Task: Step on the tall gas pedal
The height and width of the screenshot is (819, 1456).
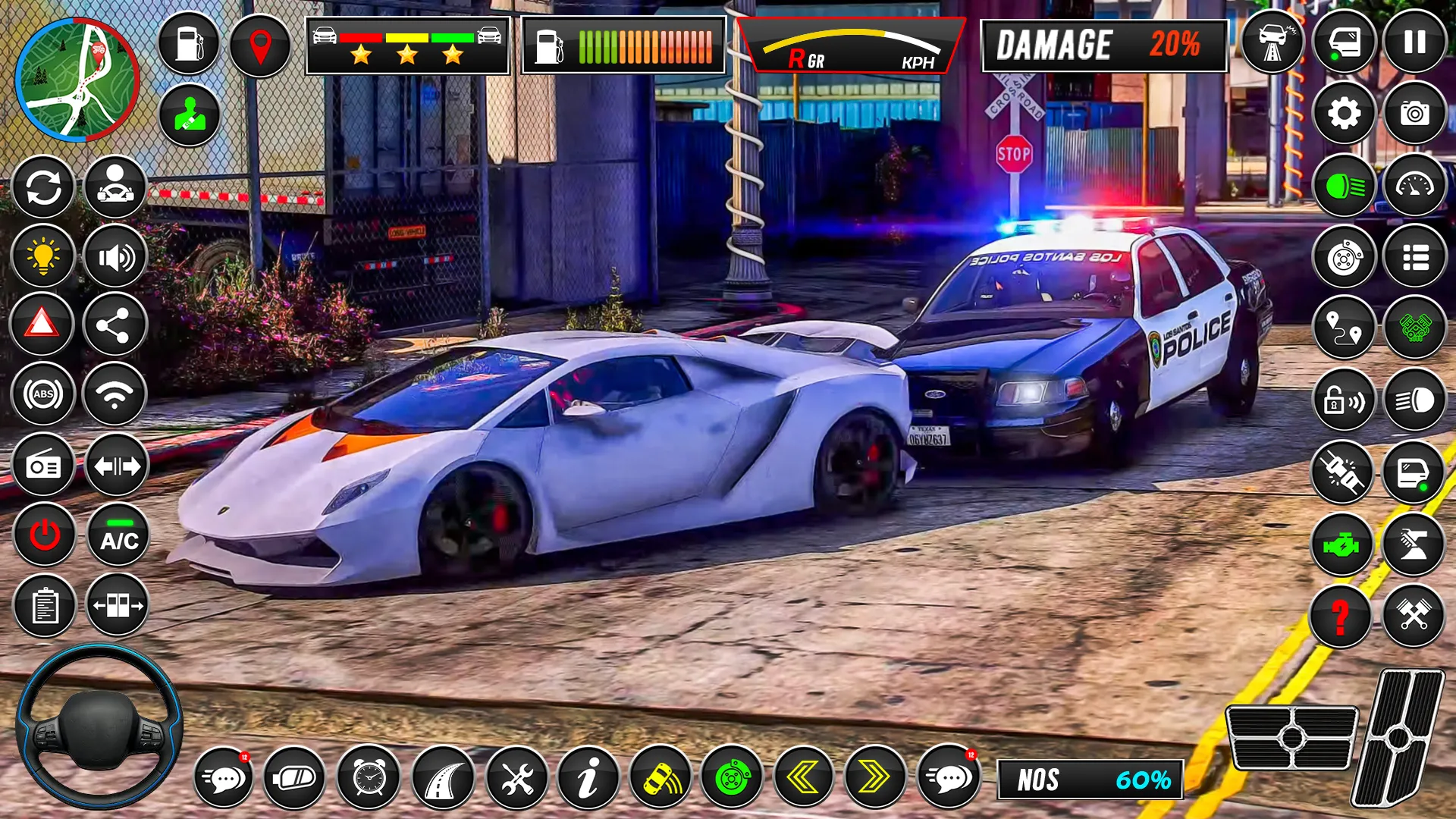Action: pyautogui.click(x=1399, y=737)
